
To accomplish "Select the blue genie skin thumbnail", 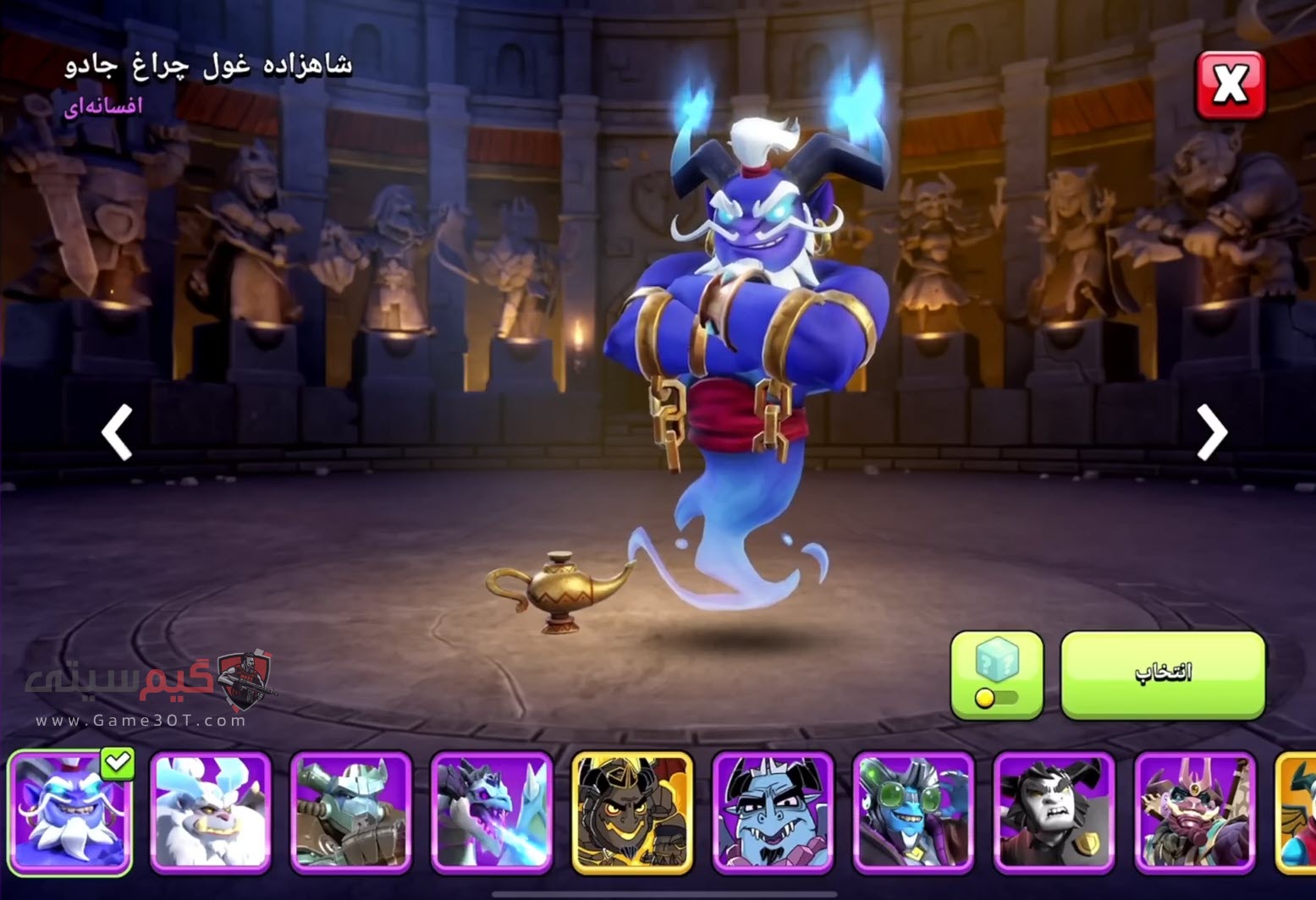I will (x=69, y=813).
